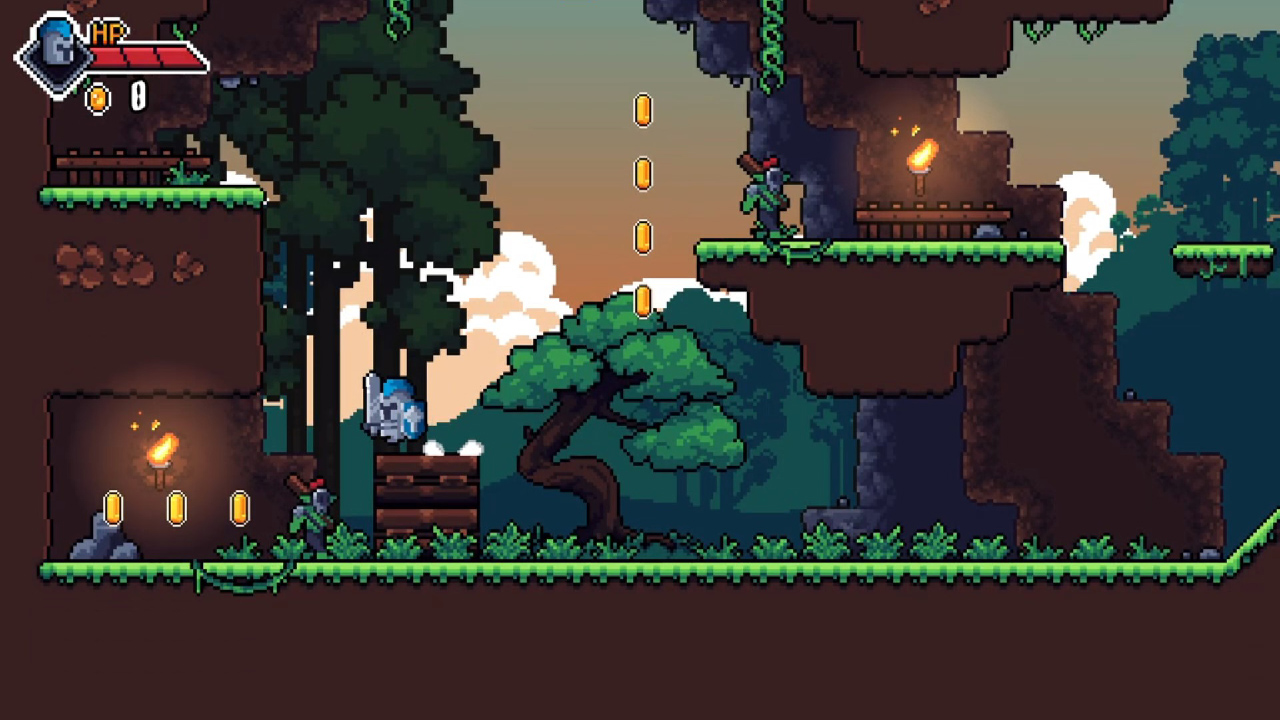1280x720 pixels.
Task: Select the coin counter icon
Action: click(98, 99)
